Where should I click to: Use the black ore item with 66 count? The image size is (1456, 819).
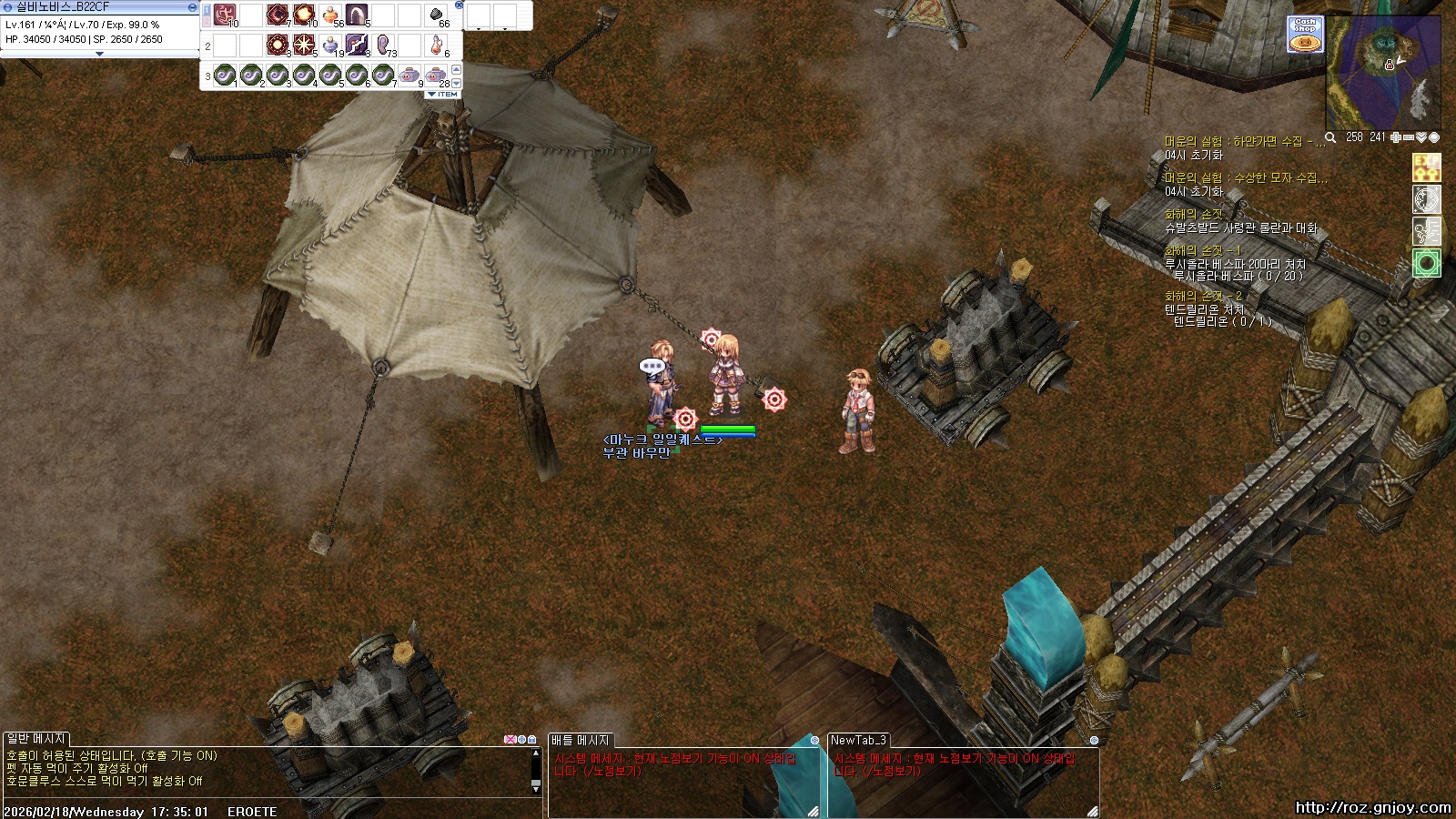(436, 15)
